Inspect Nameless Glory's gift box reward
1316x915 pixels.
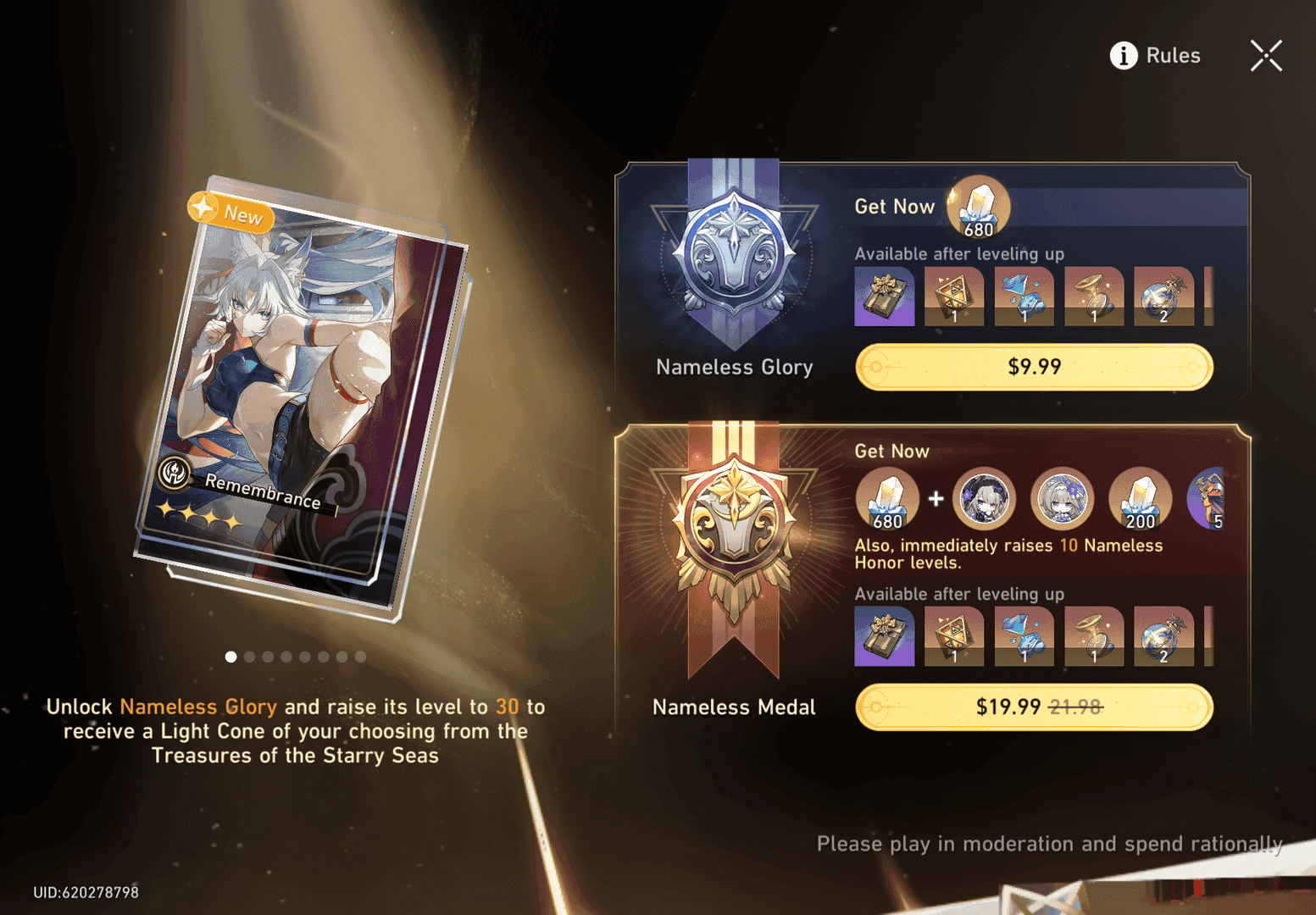(884, 297)
